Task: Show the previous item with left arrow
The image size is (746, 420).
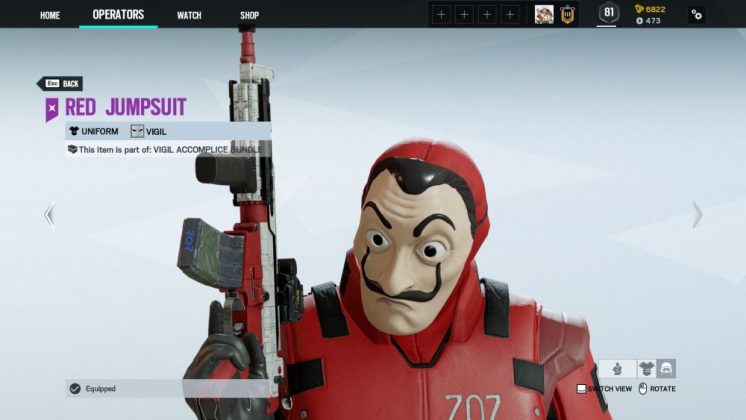Action: pos(49,214)
